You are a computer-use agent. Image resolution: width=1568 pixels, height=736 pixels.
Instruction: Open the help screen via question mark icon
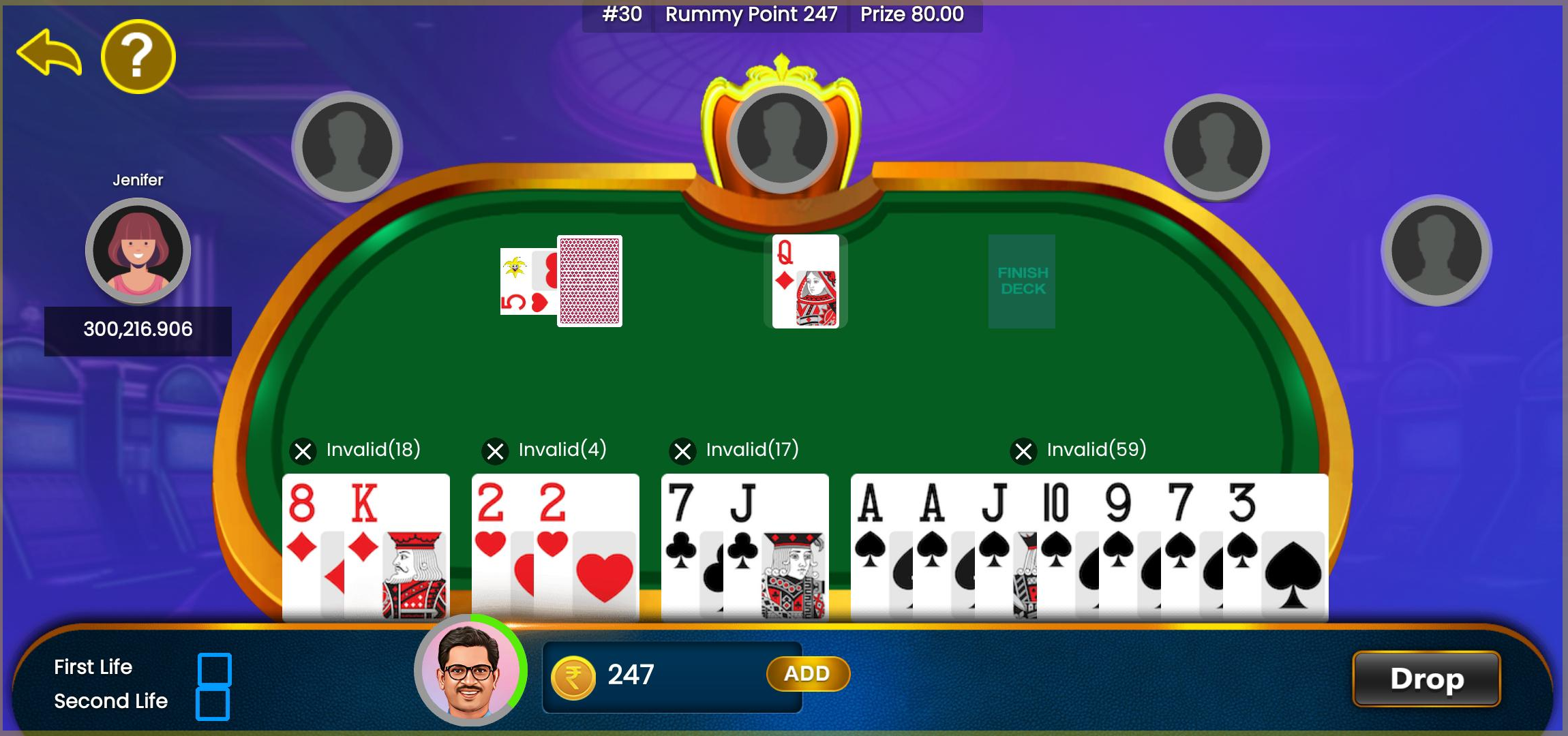[x=138, y=57]
